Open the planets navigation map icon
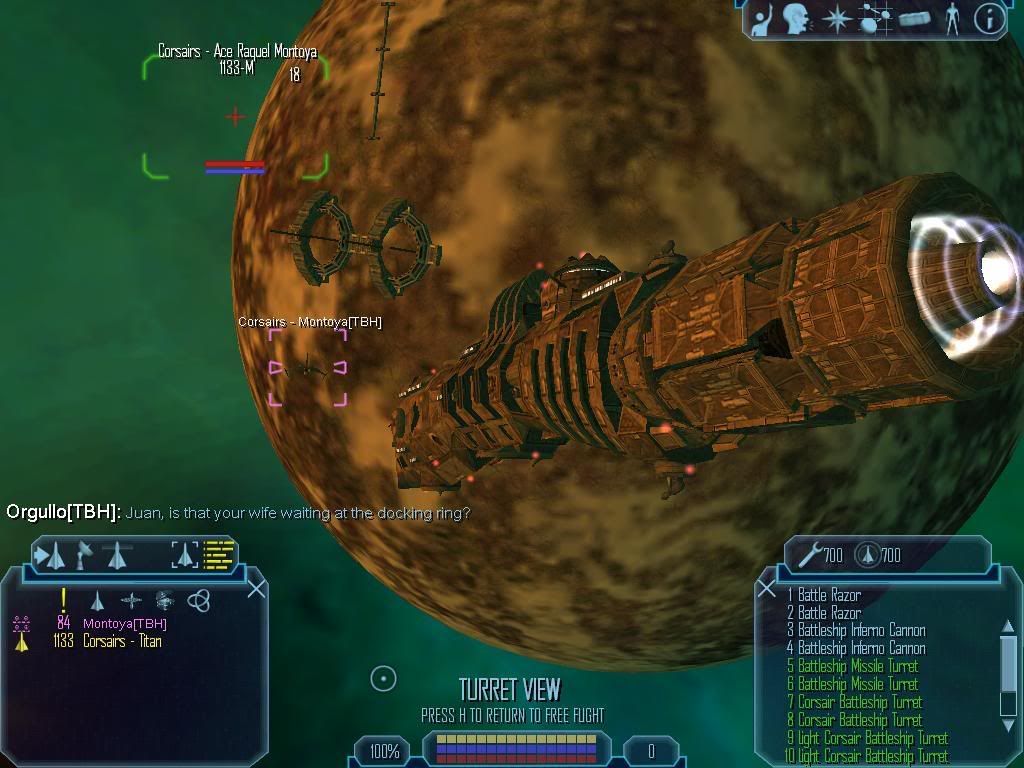This screenshot has height=768, width=1024. (x=871, y=18)
